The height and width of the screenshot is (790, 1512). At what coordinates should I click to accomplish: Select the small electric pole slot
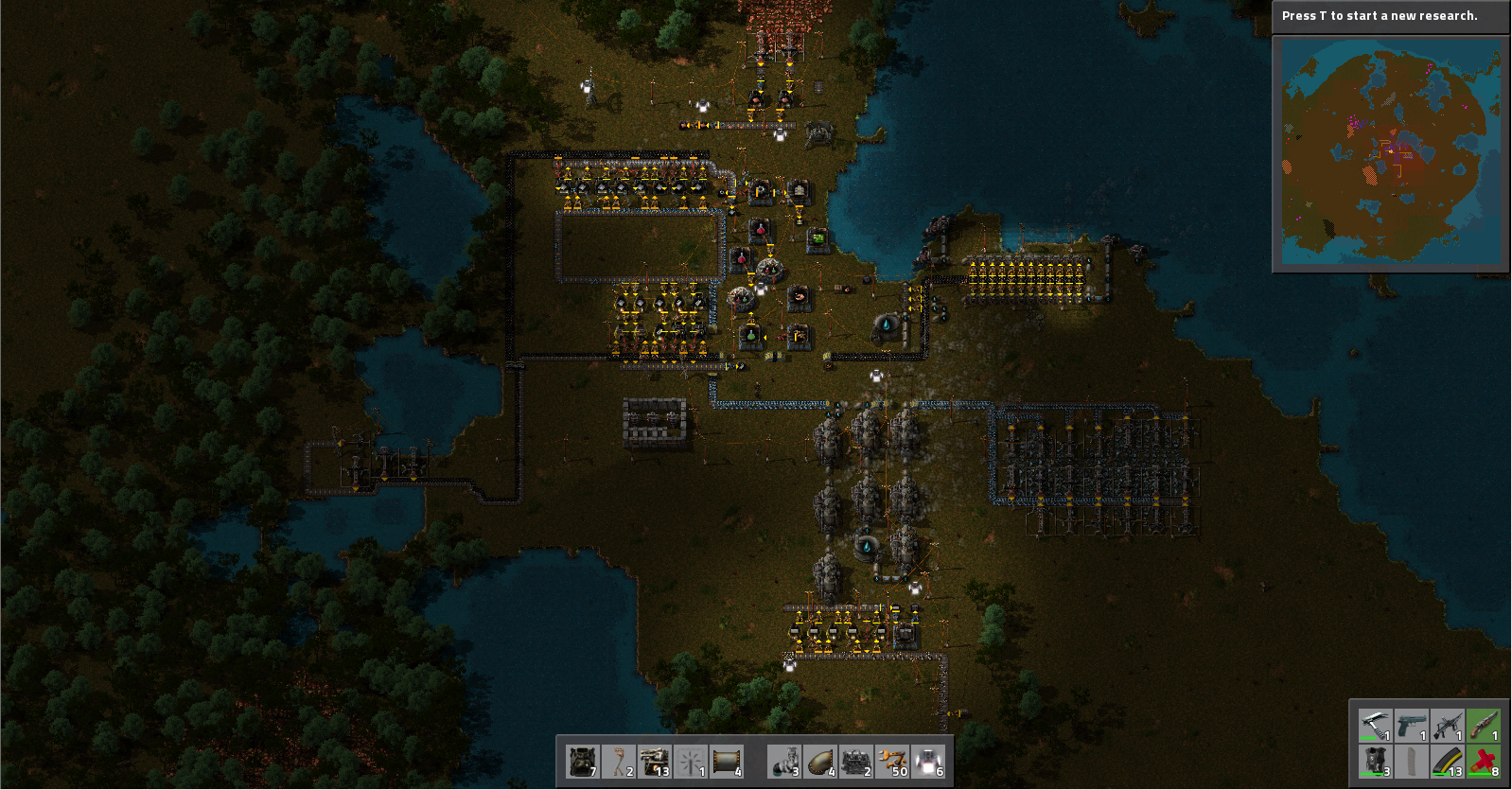pyautogui.click(x=619, y=761)
